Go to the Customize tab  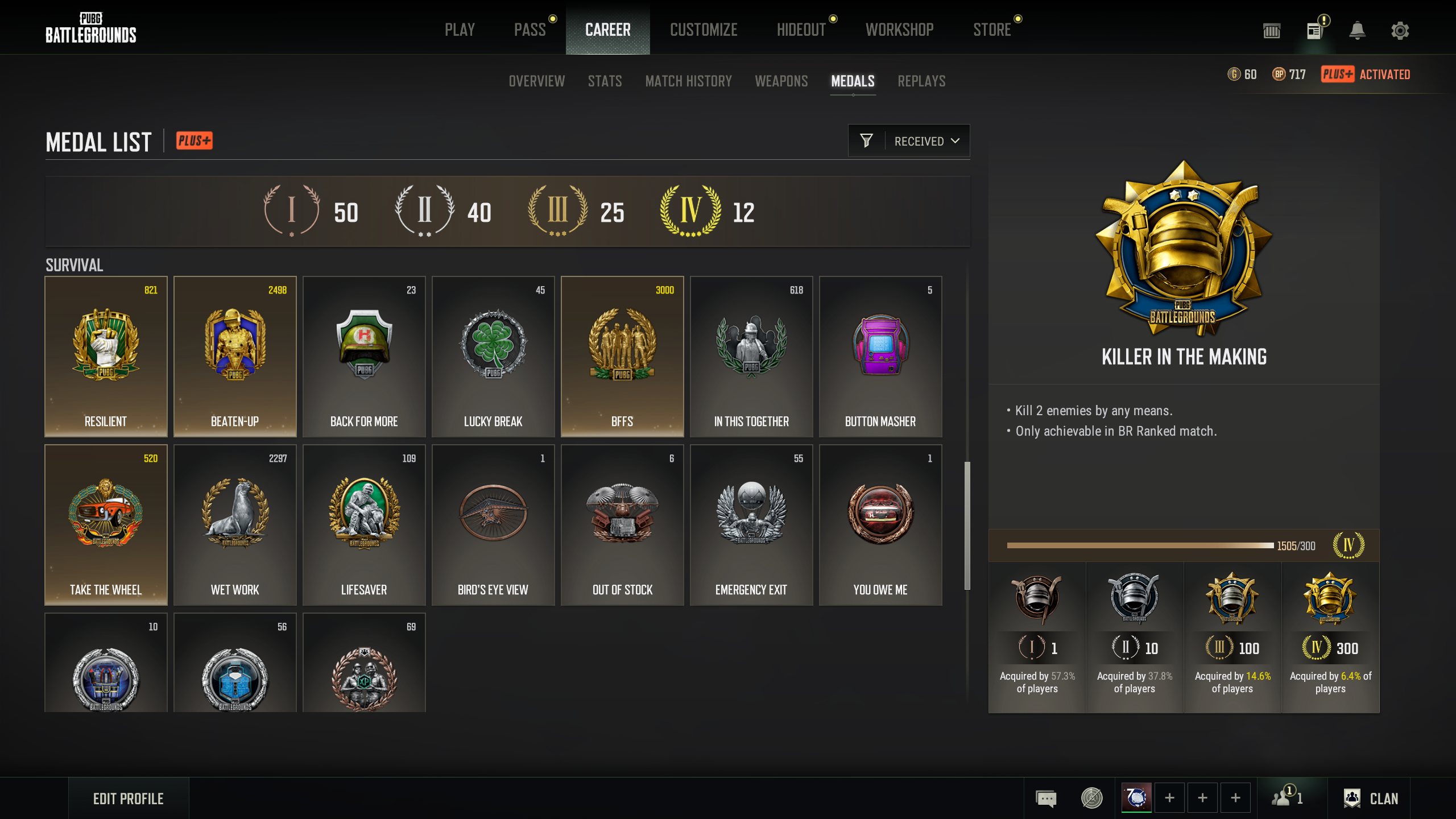coord(704,30)
